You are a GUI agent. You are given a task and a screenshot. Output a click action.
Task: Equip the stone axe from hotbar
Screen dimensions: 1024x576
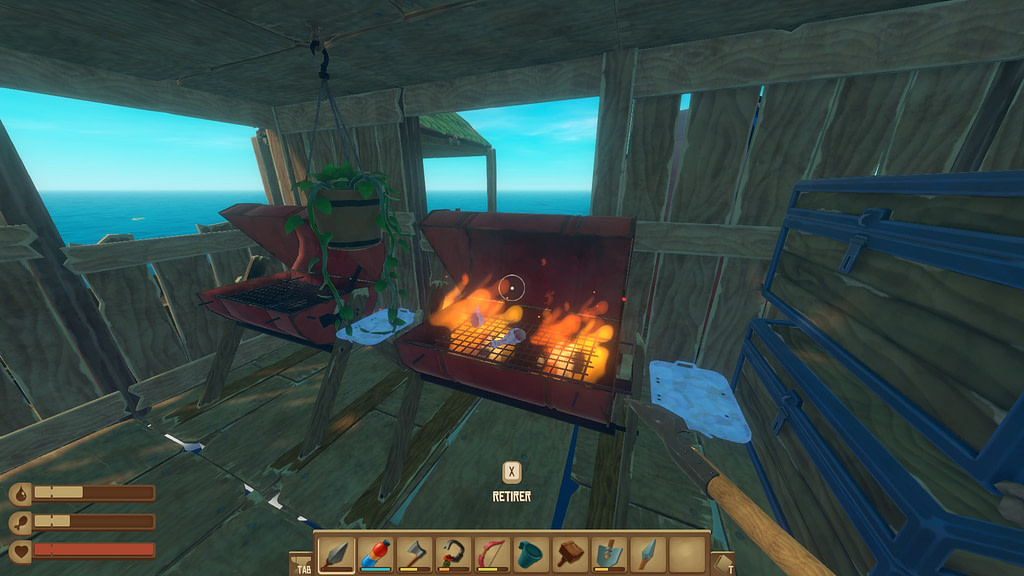pos(413,552)
